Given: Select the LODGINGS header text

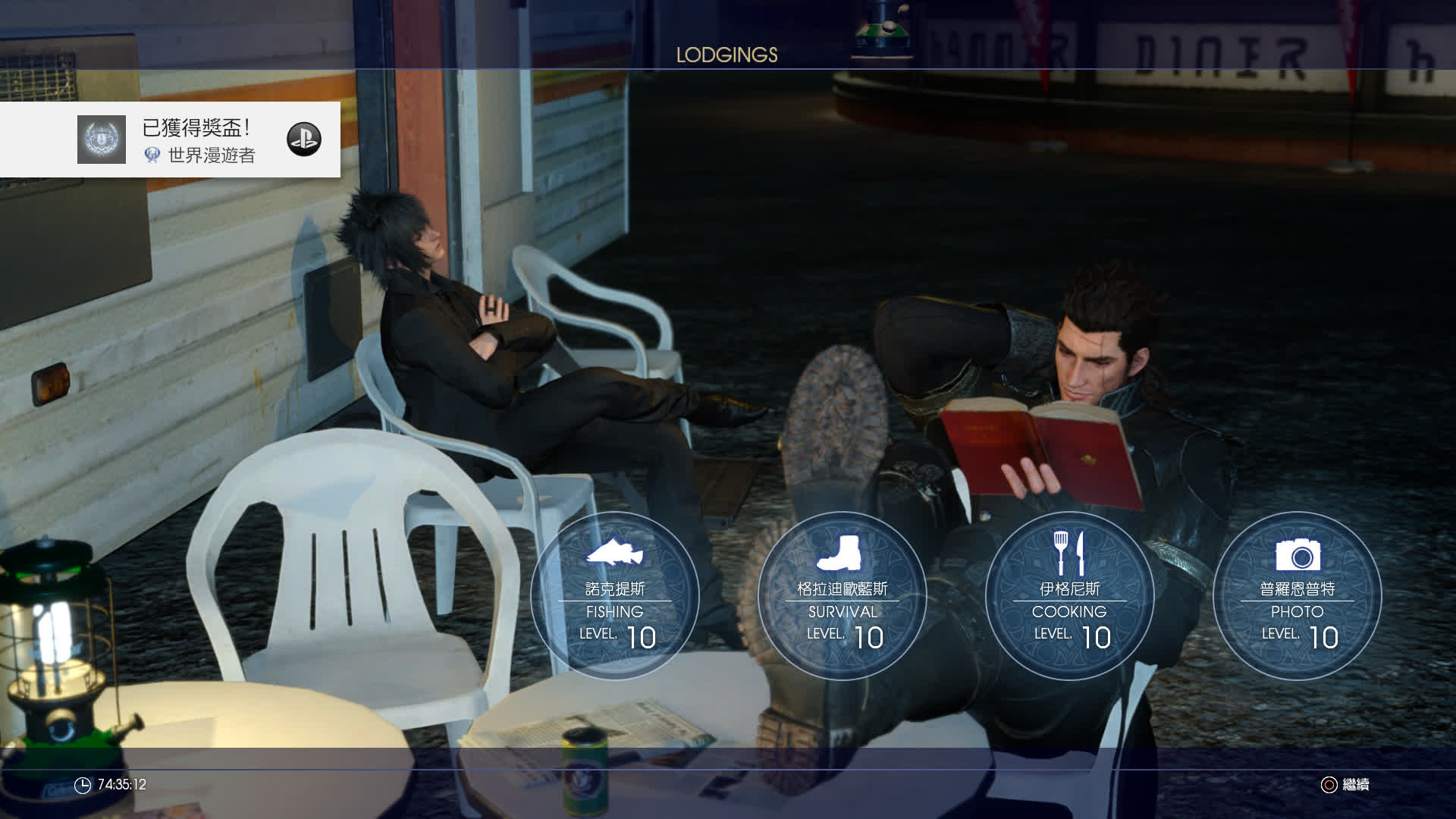Looking at the screenshot, I should tap(726, 55).
